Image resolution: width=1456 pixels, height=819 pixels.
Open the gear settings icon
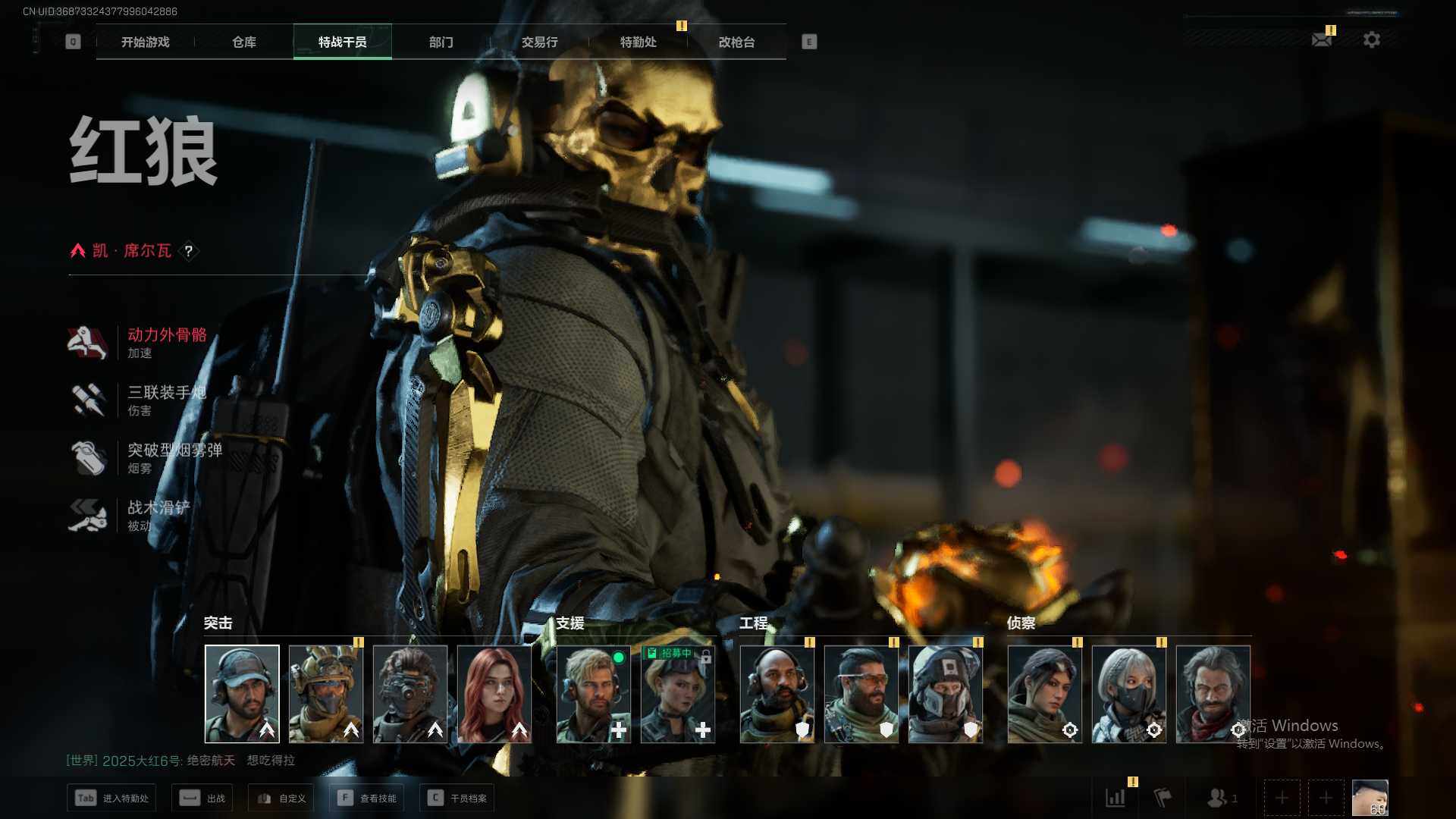click(x=1372, y=39)
